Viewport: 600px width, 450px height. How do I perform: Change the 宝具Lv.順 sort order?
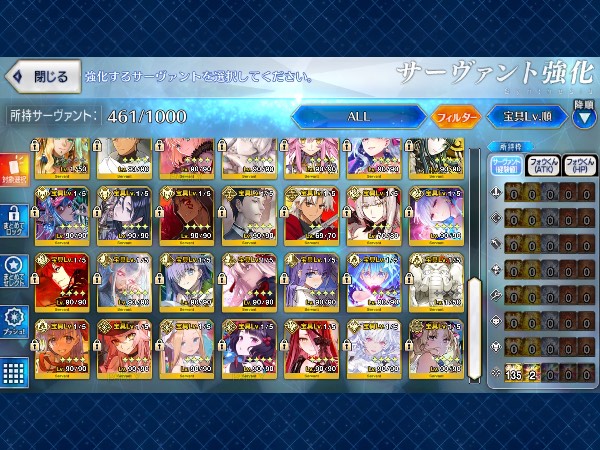[x=528, y=116]
